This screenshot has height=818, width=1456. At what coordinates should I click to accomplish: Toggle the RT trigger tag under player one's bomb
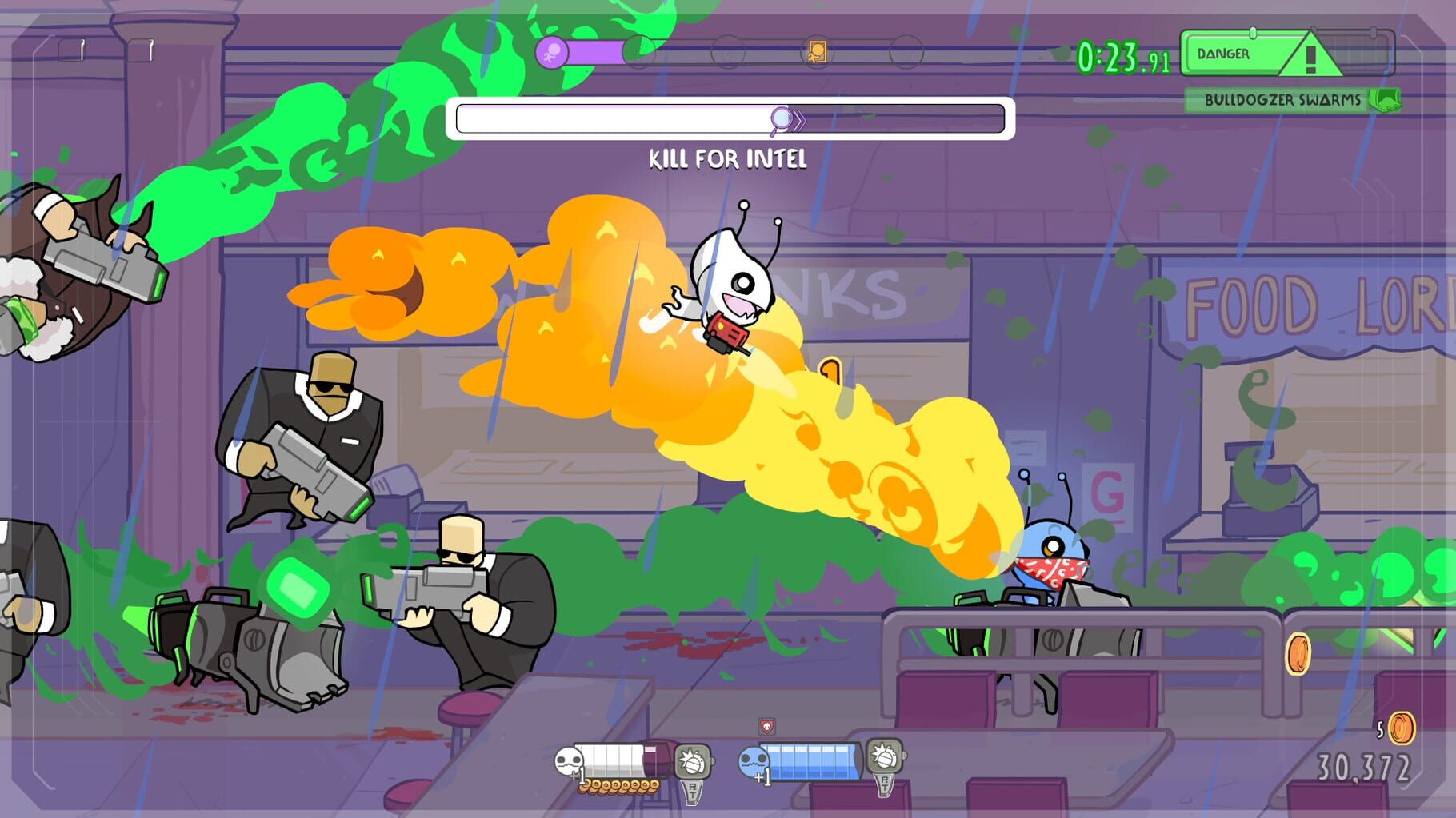pyautogui.click(x=691, y=794)
